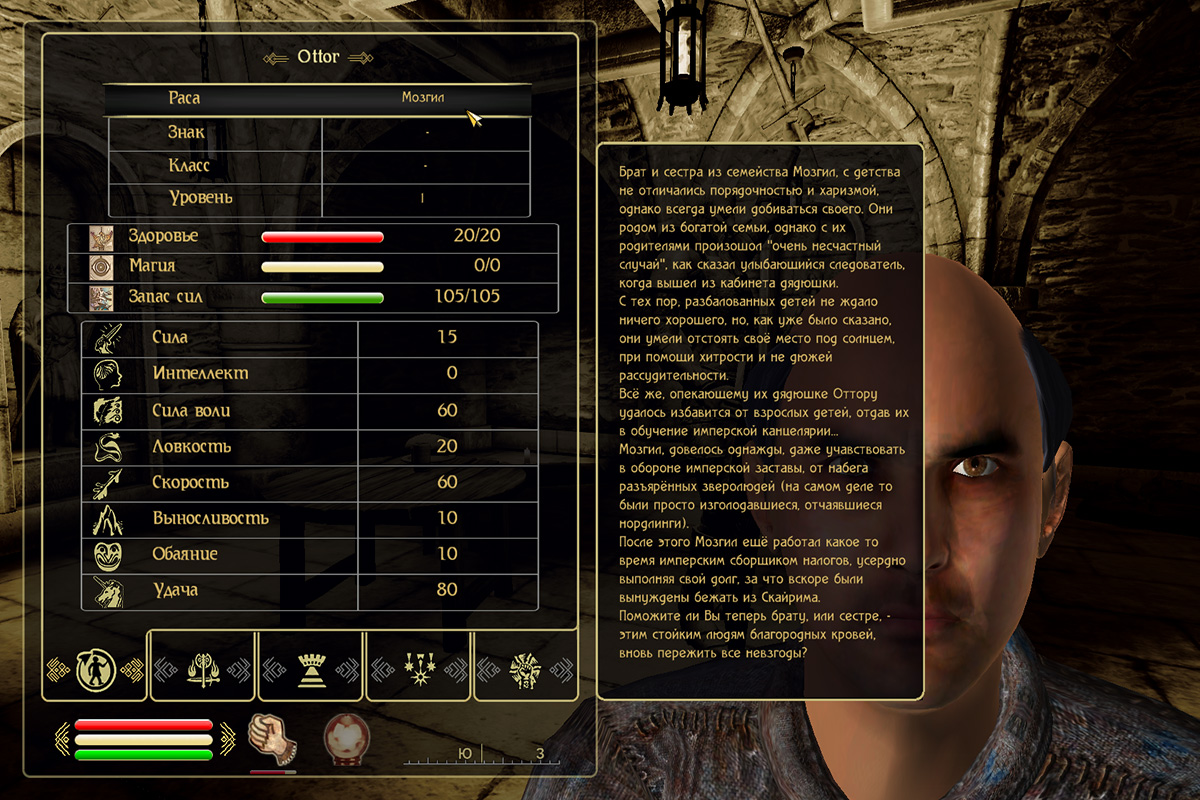The width and height of the screenshot is (1200, 800).
Task: Open the character figure attributes tab
Action: [95, 667]
